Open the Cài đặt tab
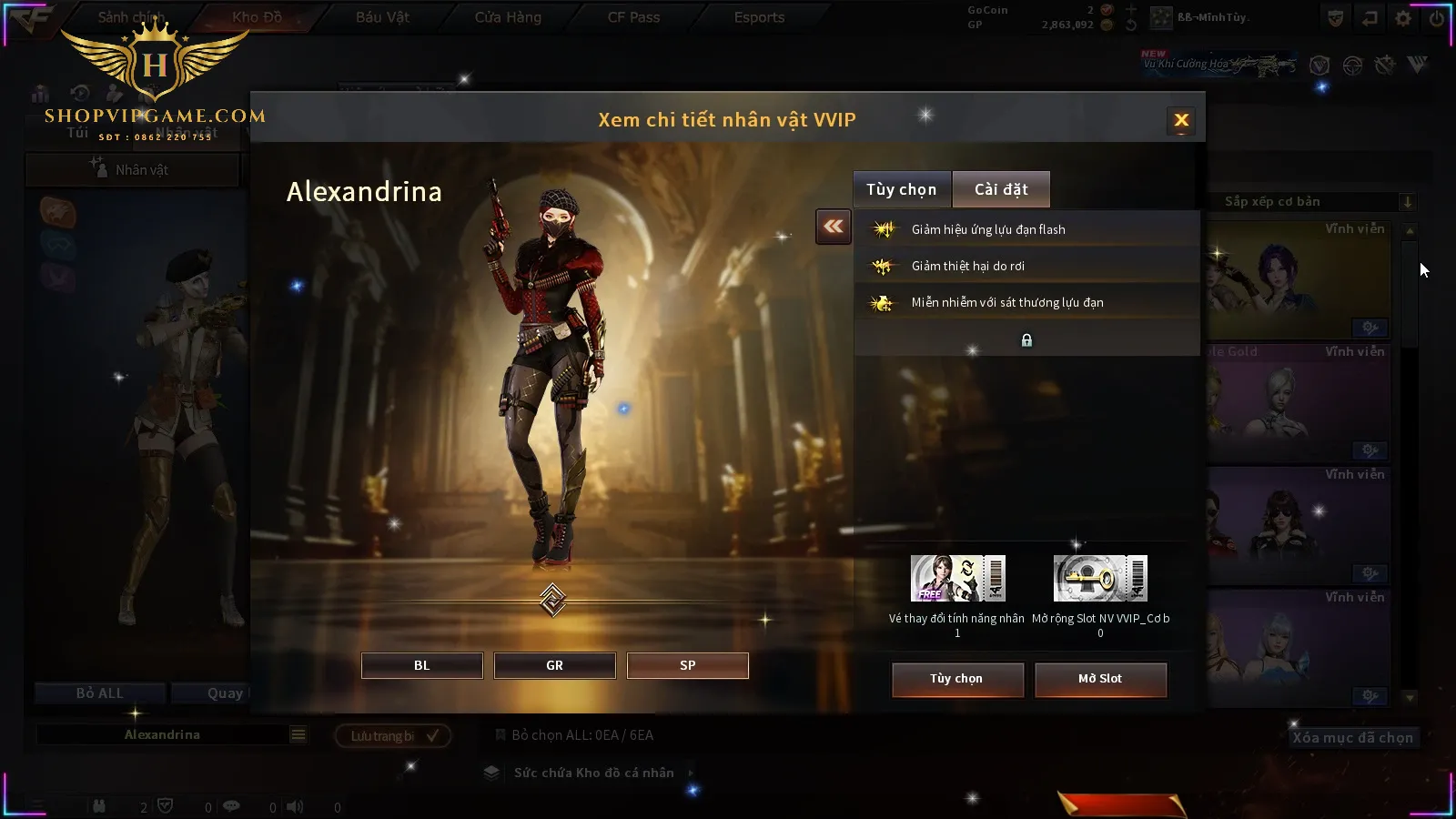Viewport: 1456px width, 819px height. click(x=1001, y=189)
